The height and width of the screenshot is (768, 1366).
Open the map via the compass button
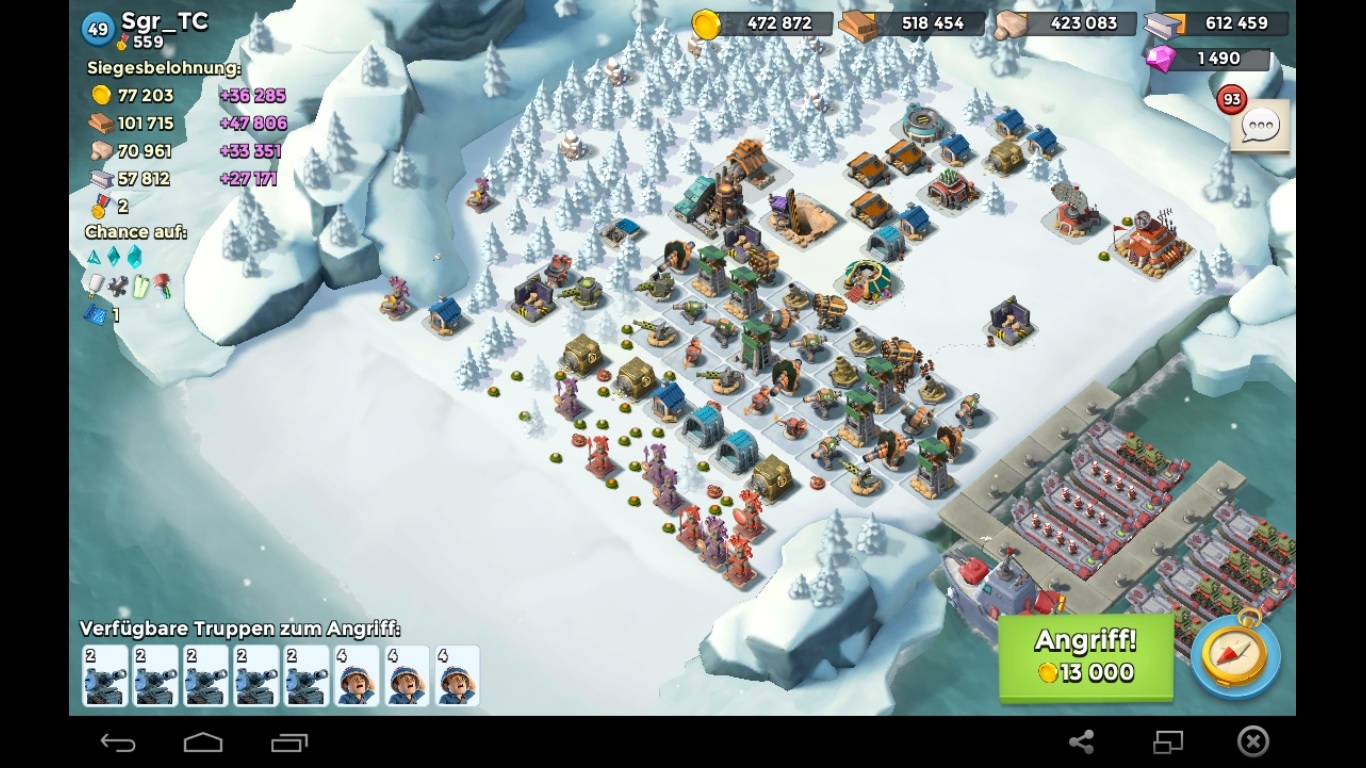[x=1234, y=656]
